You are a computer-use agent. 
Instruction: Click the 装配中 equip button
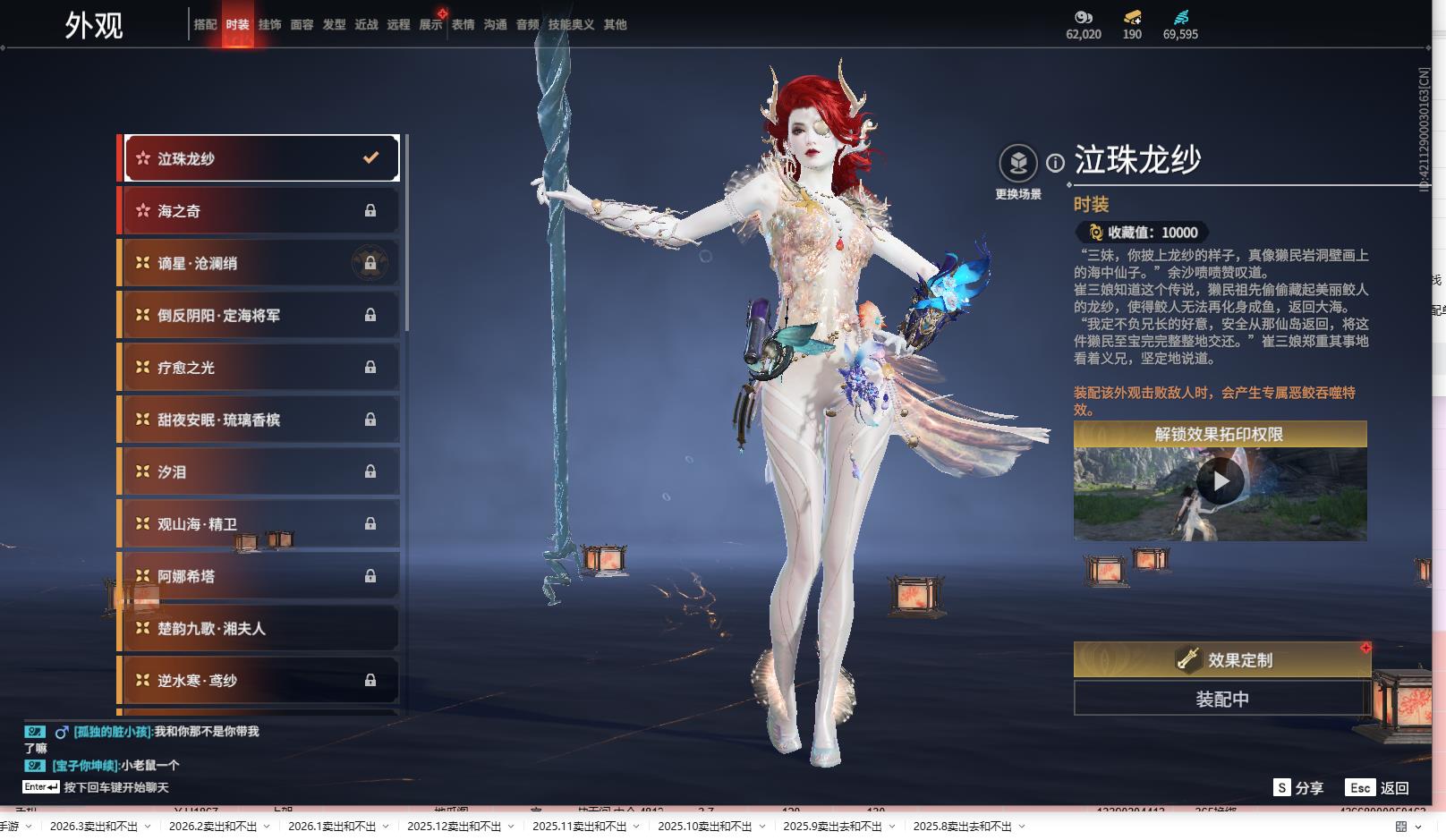tap(1221, 699)
